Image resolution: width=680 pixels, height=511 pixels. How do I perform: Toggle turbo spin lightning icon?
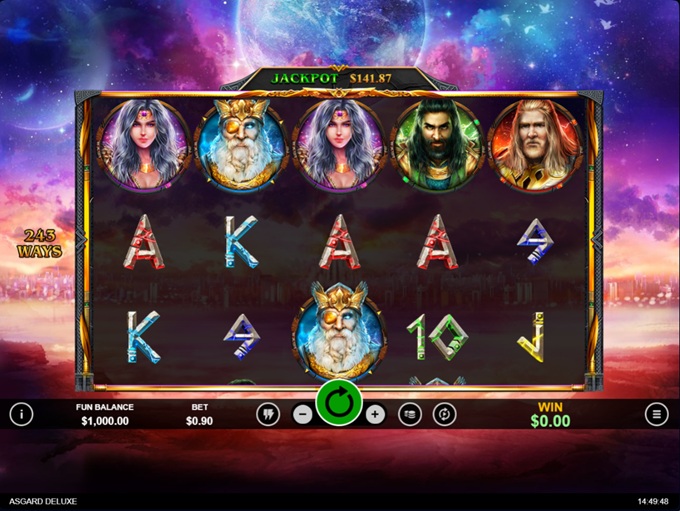click(268, 415)
